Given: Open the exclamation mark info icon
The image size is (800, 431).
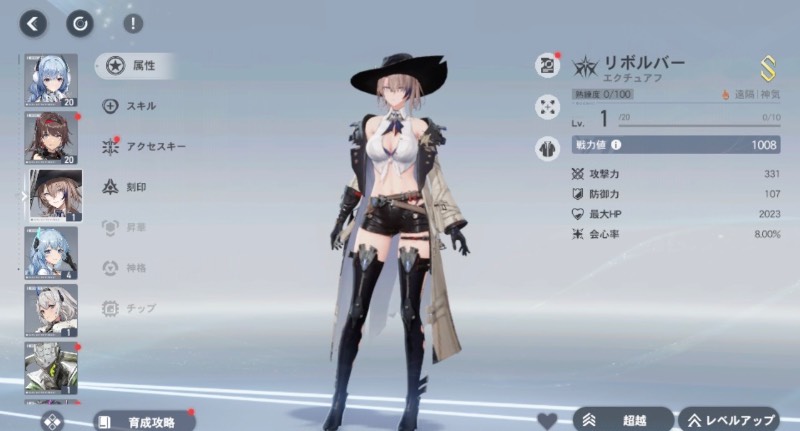Looking at the screenshot, I should (x=132, y=23).
